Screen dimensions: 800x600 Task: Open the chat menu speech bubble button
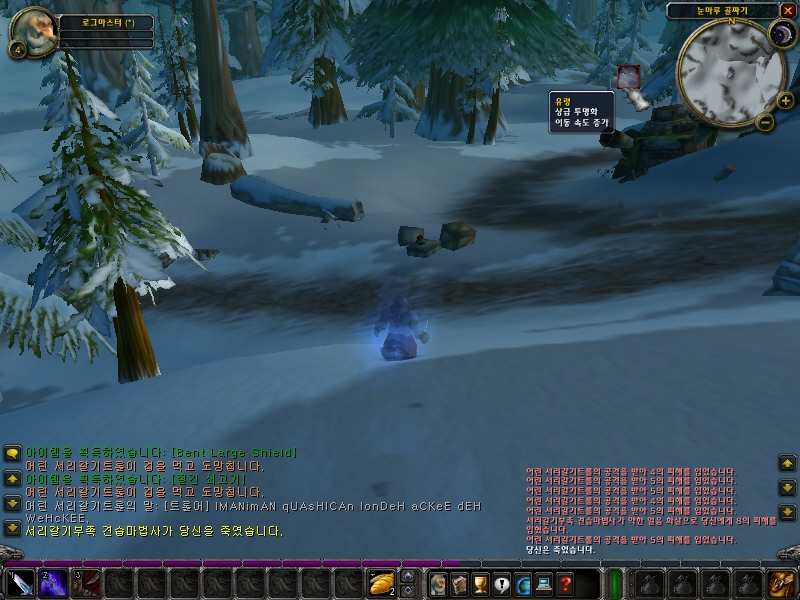(12, 453)
